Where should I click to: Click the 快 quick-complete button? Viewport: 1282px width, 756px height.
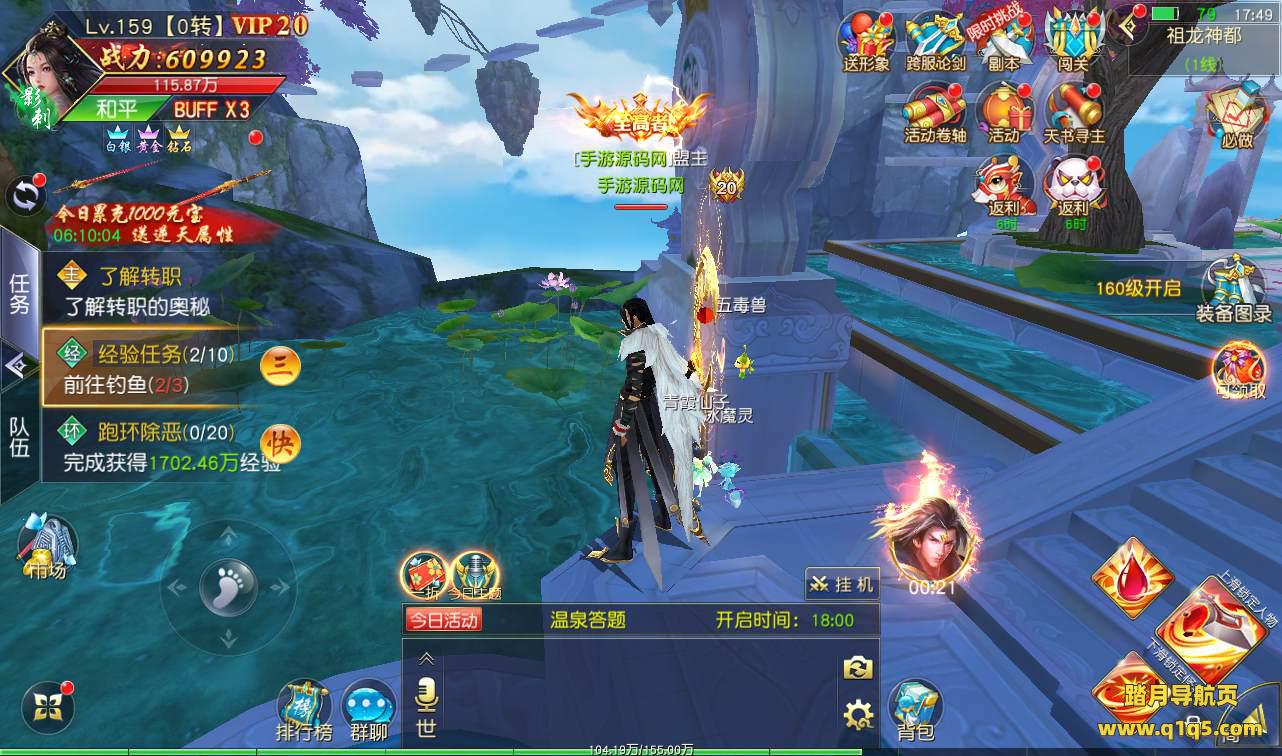tap(280, 443)
